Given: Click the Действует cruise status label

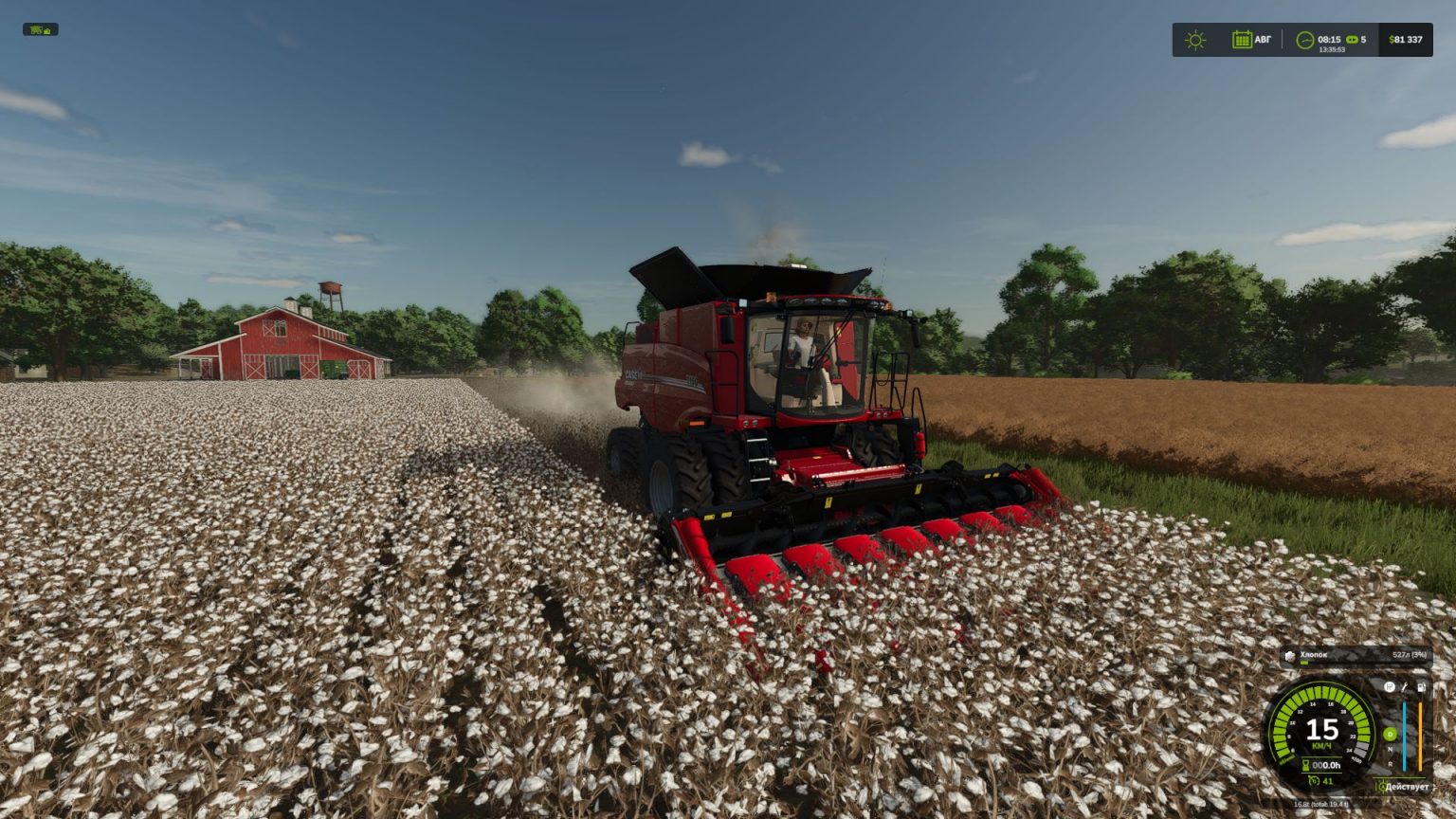Looking at the screenshot, I should tap(1407, 787).
